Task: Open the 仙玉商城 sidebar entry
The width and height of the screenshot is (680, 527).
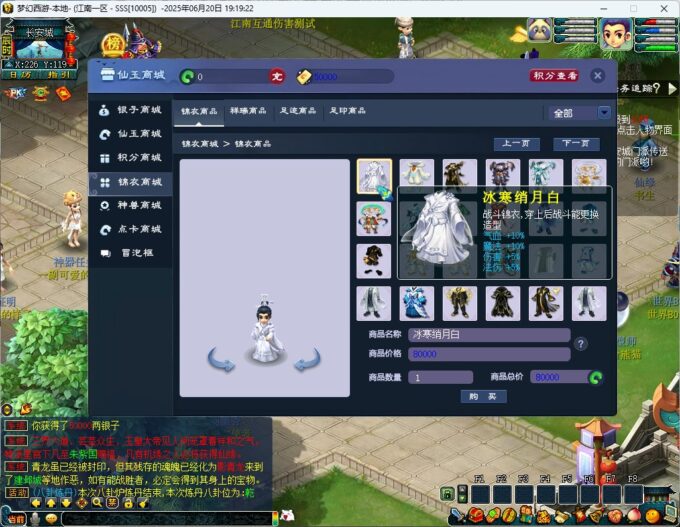Action: click(x=132, y=133)
